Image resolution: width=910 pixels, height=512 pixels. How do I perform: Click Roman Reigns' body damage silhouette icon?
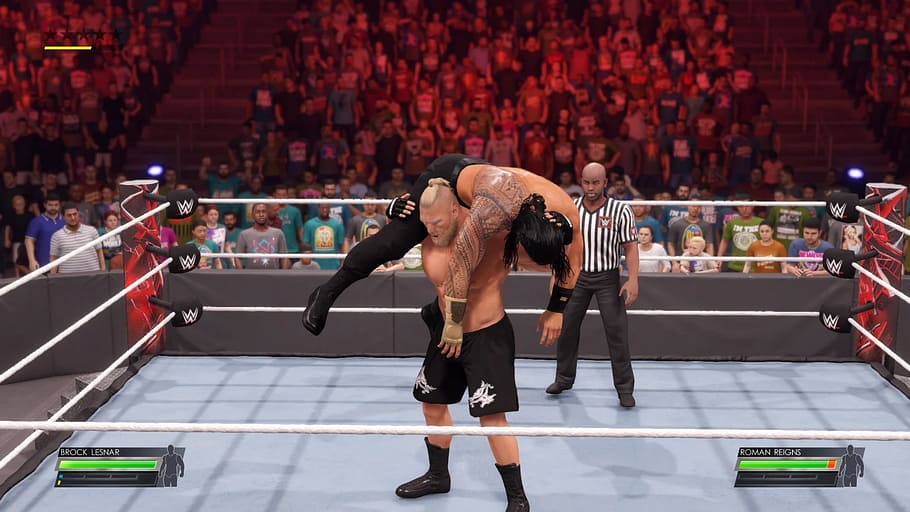[x=851, y=466]
